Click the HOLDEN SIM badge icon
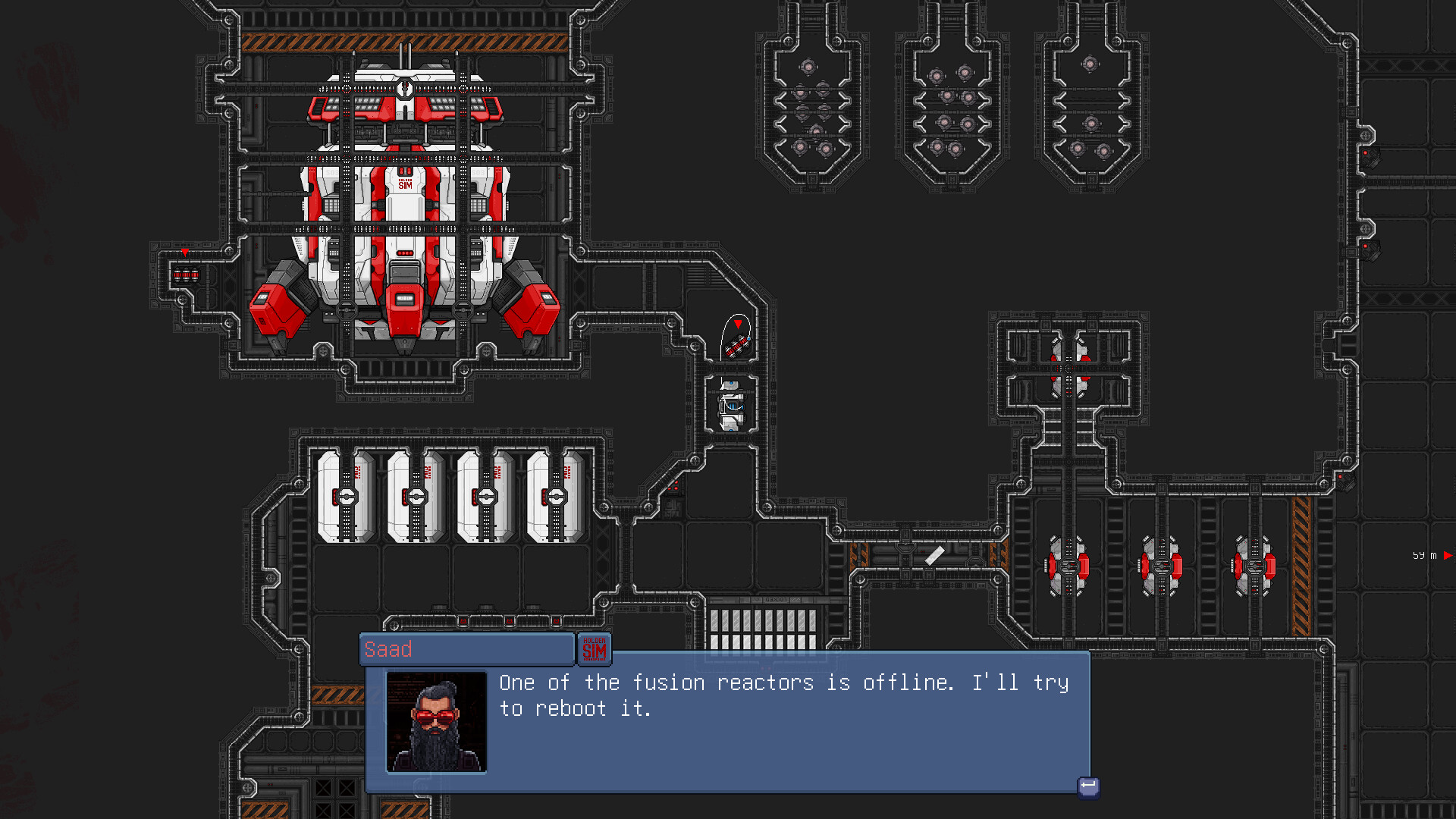Image resolution: width=1456 pixels, height=819 pixels. coord(596,649)
